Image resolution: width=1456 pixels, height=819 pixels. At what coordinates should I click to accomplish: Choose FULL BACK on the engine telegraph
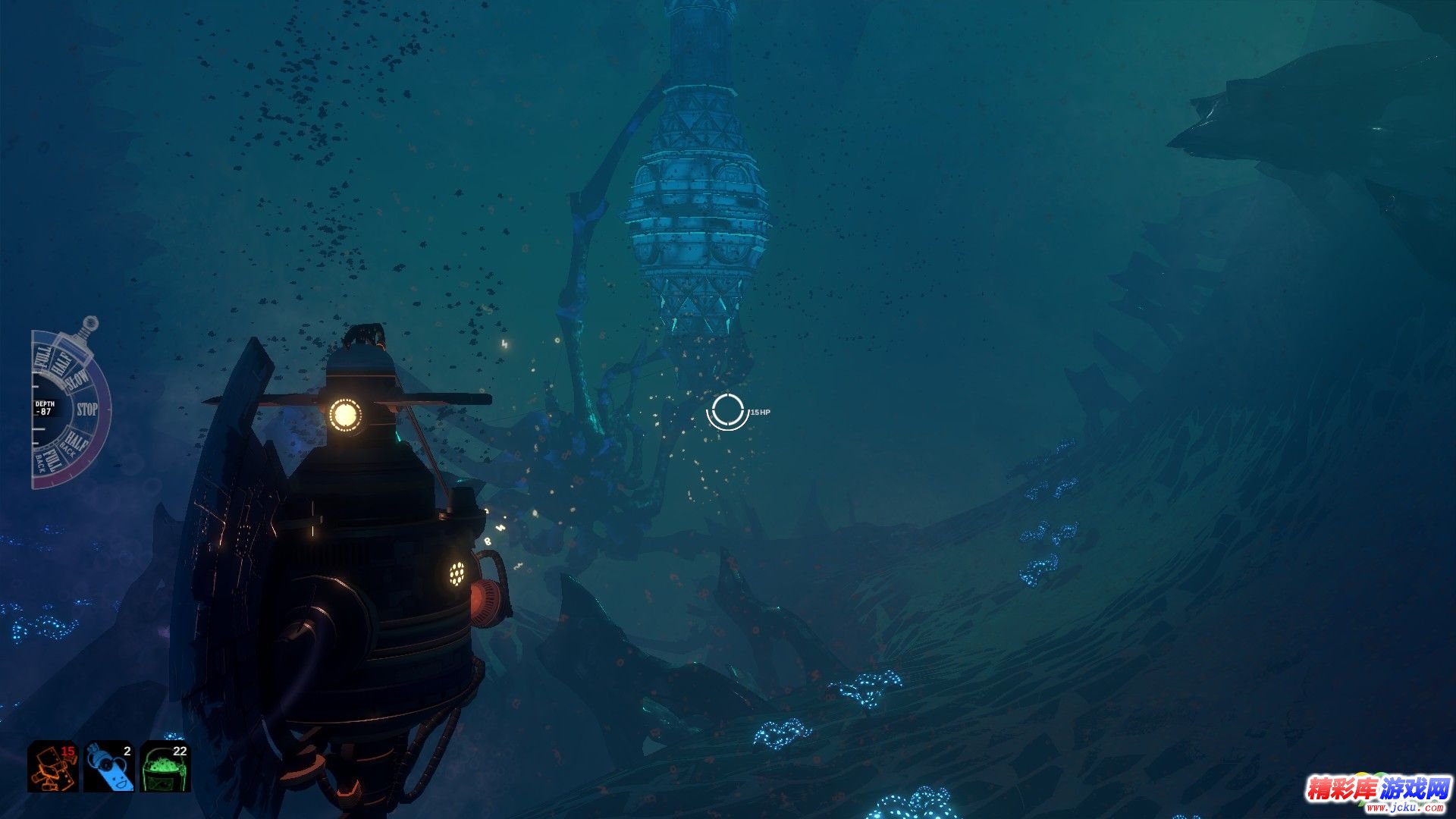47,460
